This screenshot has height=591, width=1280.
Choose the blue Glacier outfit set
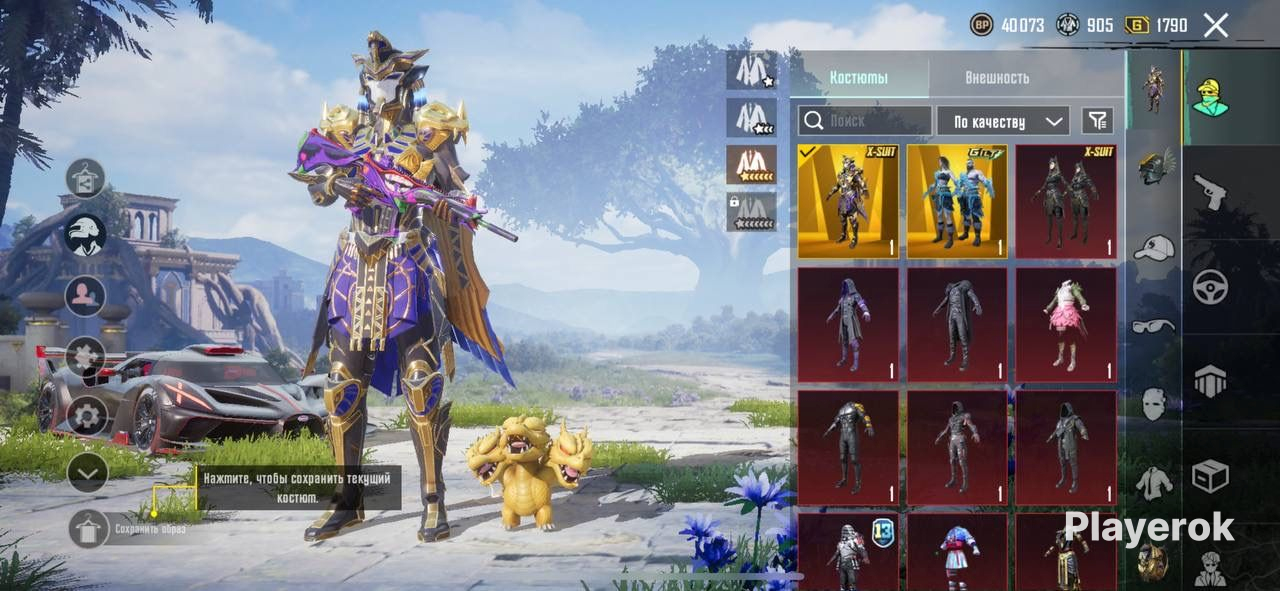click(x=957, y=202)
